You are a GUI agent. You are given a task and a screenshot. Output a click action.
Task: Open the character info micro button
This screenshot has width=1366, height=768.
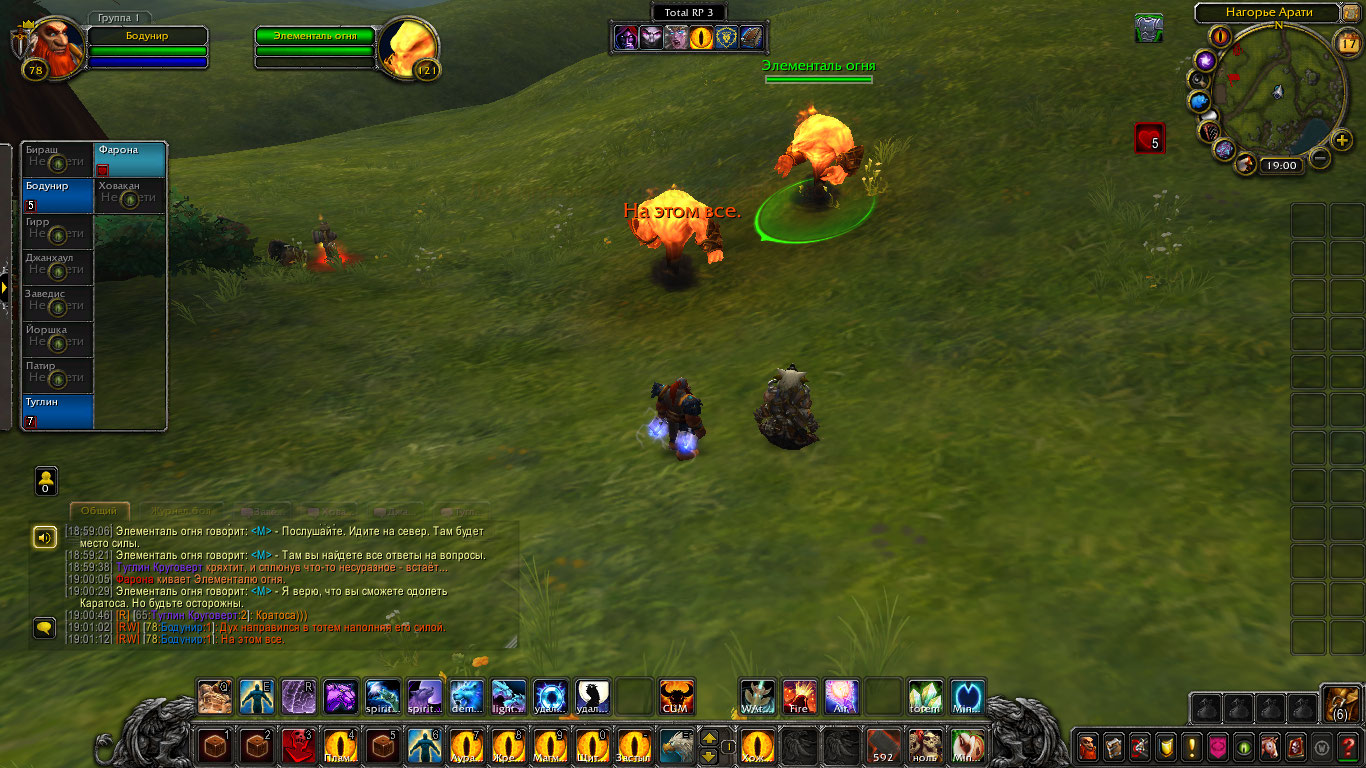coord(1087,746)
